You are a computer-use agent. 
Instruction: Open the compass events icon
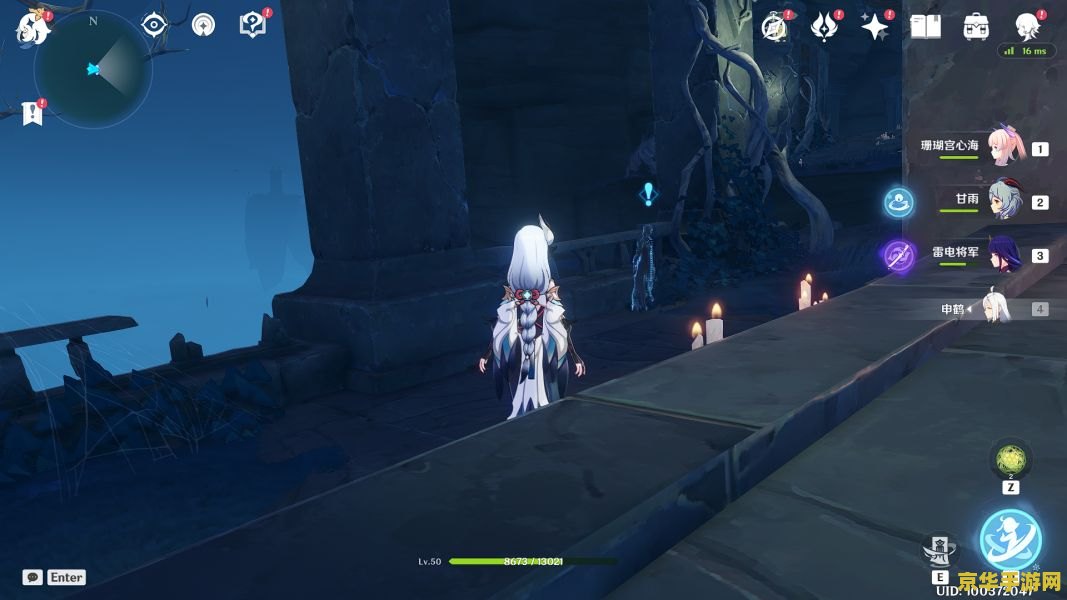point(774,27)
